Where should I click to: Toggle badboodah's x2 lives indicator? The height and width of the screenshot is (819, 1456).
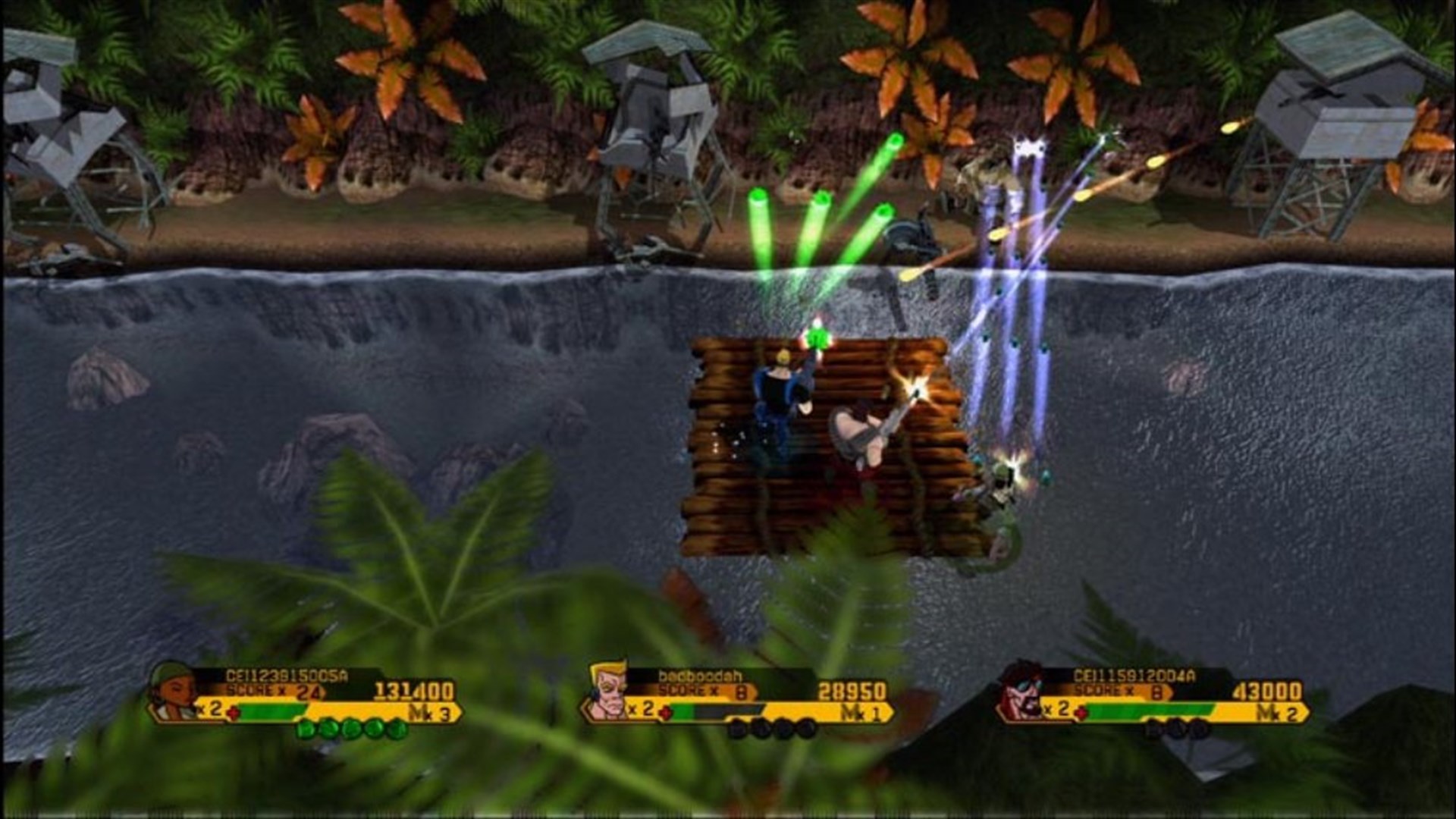(x=639, y=710)
